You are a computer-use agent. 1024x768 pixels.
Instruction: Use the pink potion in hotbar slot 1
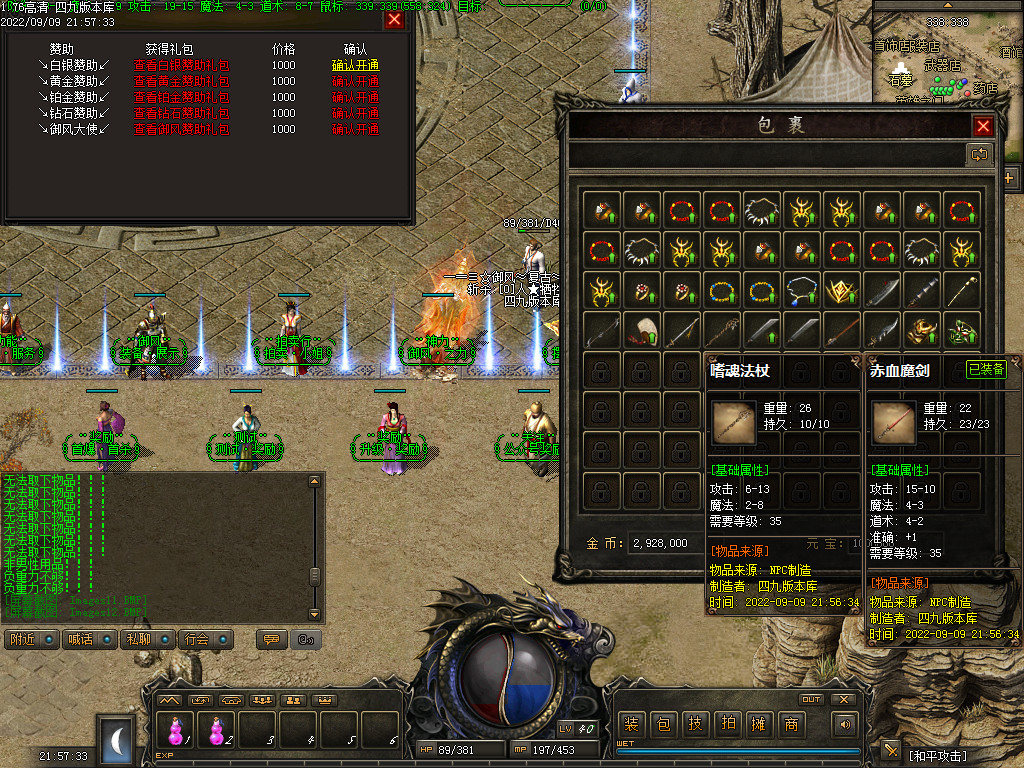177,729
